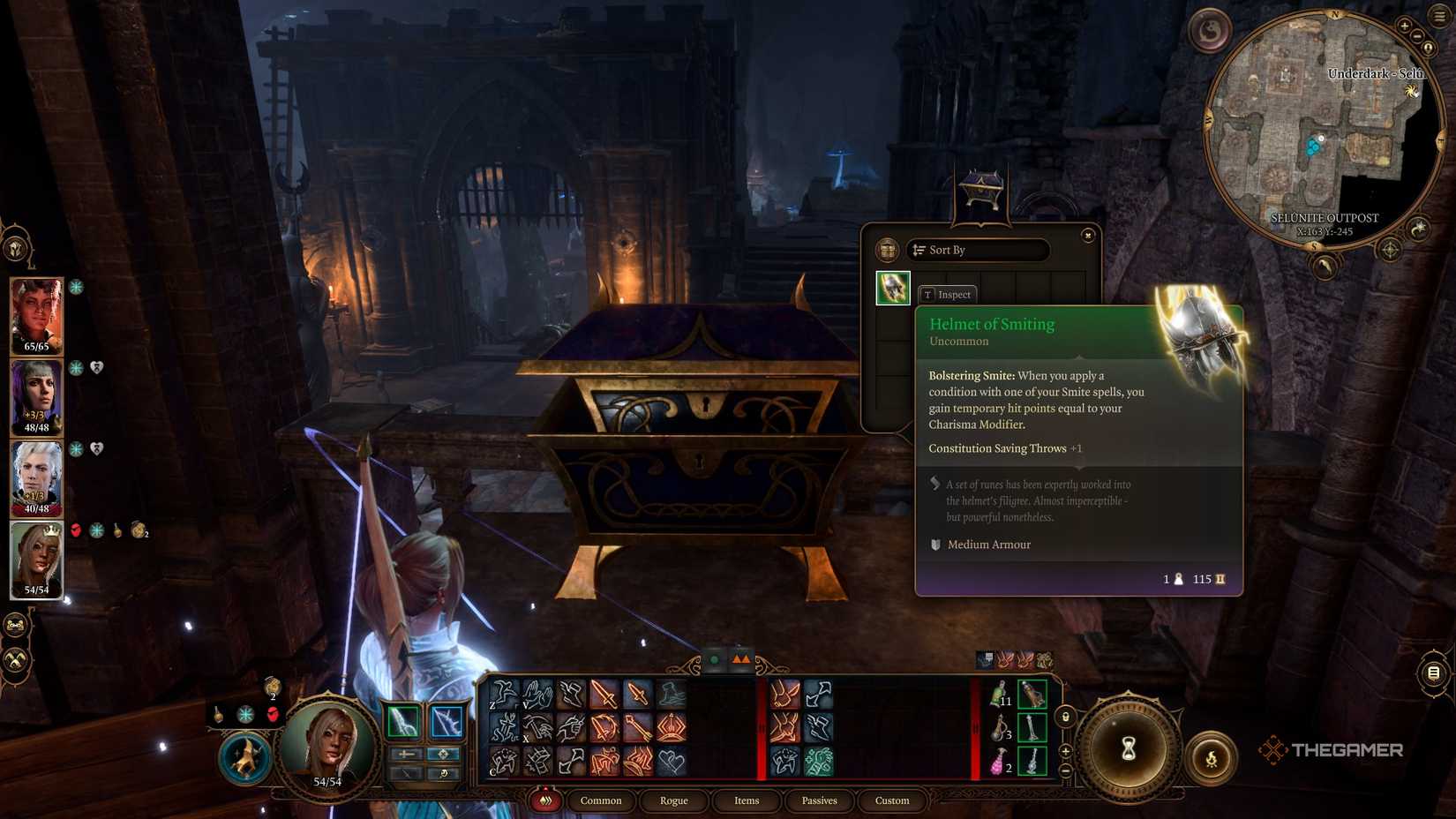This screenshot has height=819, width=1456.
Task: Click the Inspect button on the helmet
Action: [949, 294]
